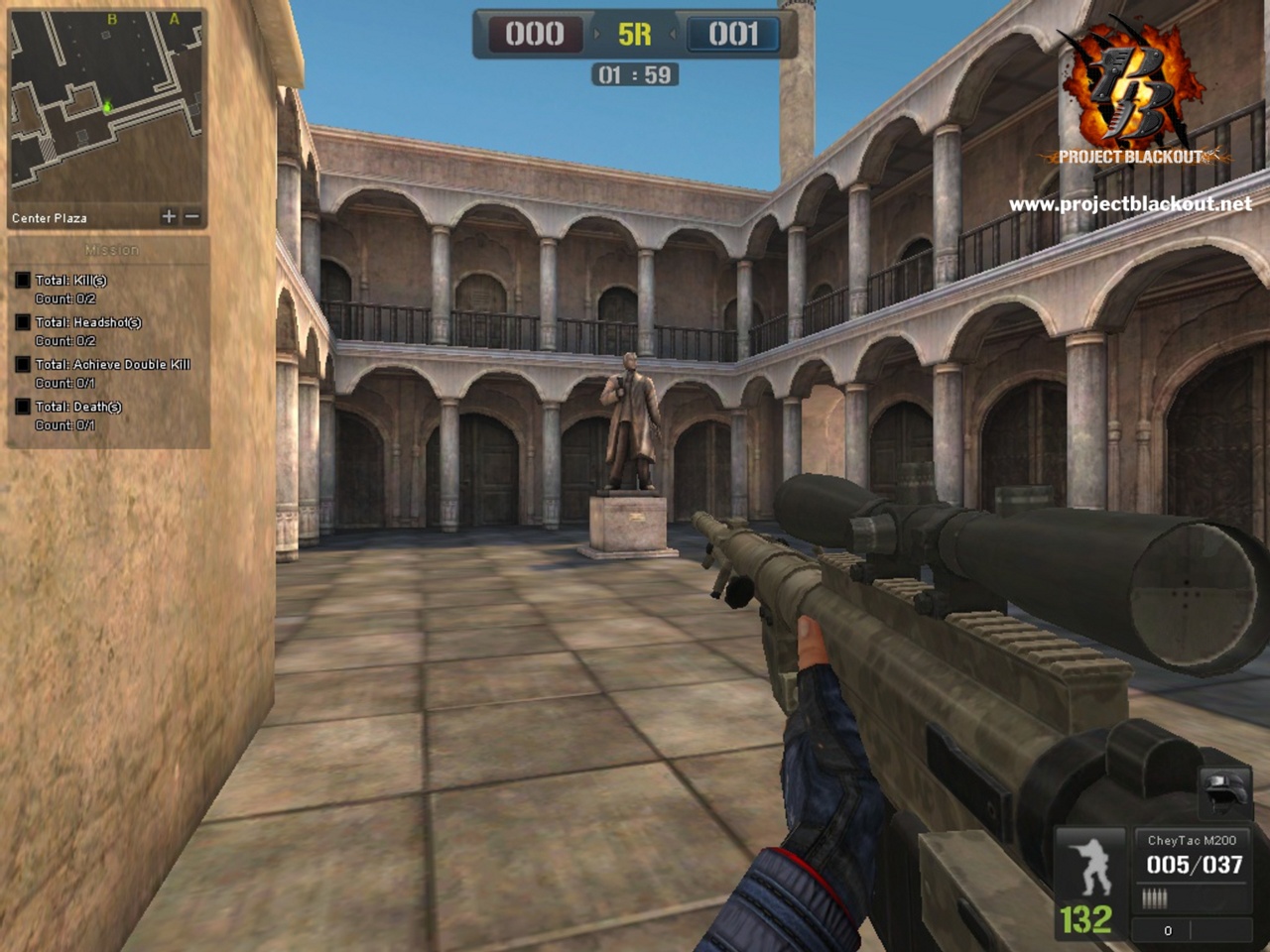The width and height of the screenshot is (1270, 952).
Task: Expand the Mission panel header
Action: (112, 249)
